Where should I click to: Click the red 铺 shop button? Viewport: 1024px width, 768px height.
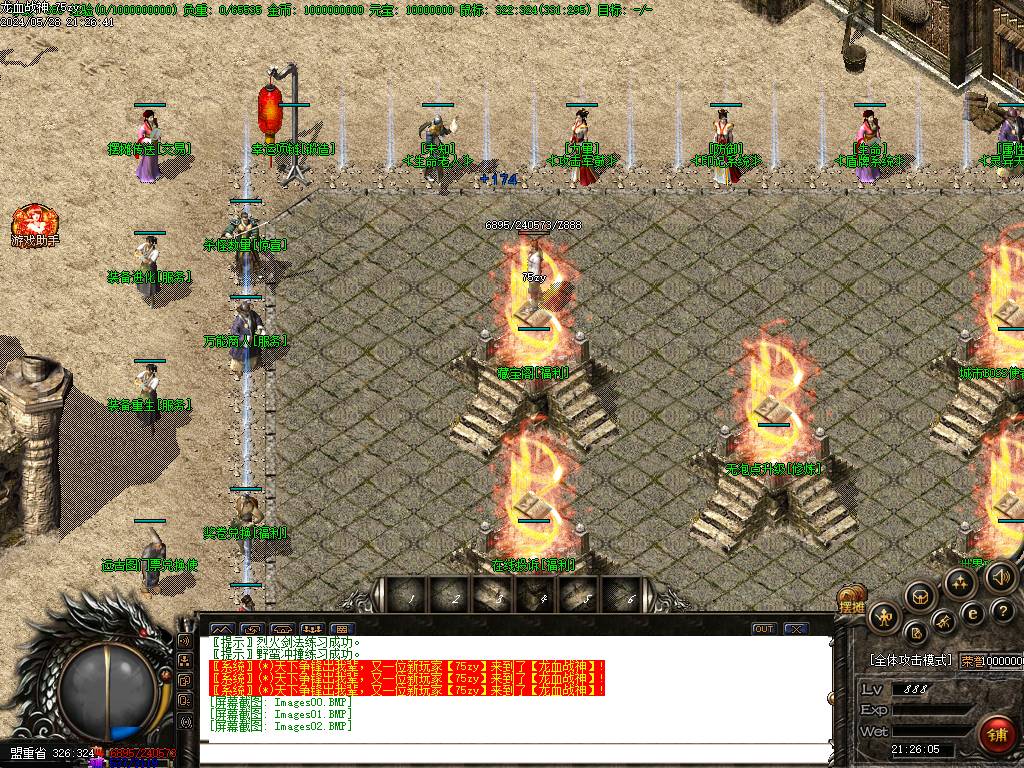(996, 733)
